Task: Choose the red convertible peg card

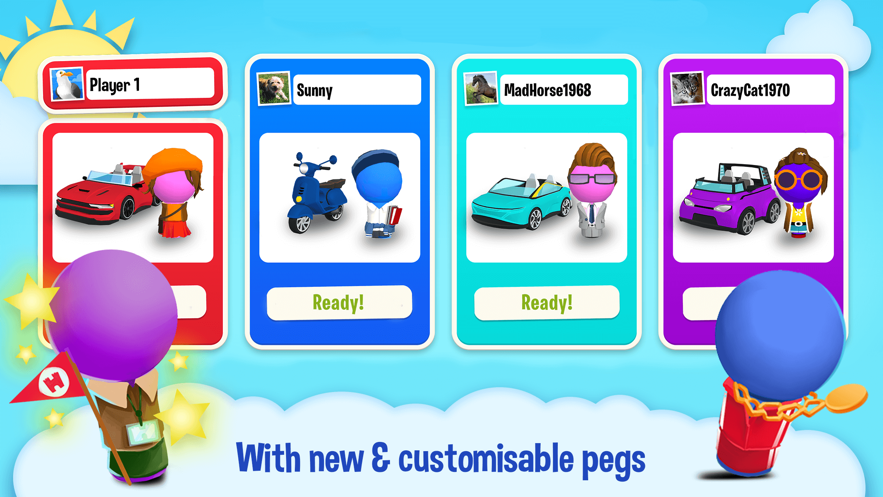Action: click(132, 197)
